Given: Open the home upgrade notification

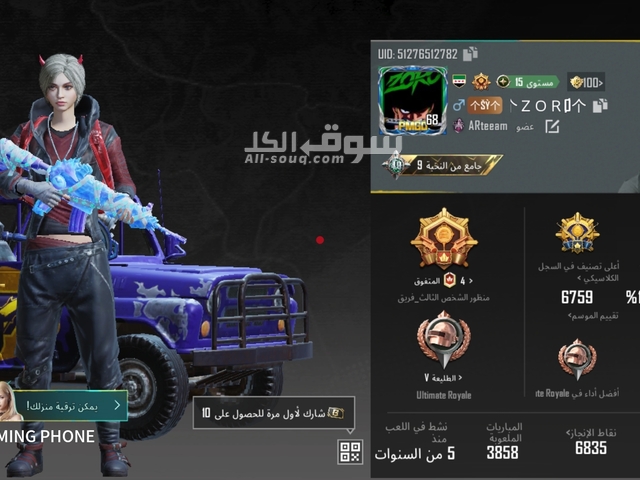Looking at the screenshot, I should click(68, 405).
